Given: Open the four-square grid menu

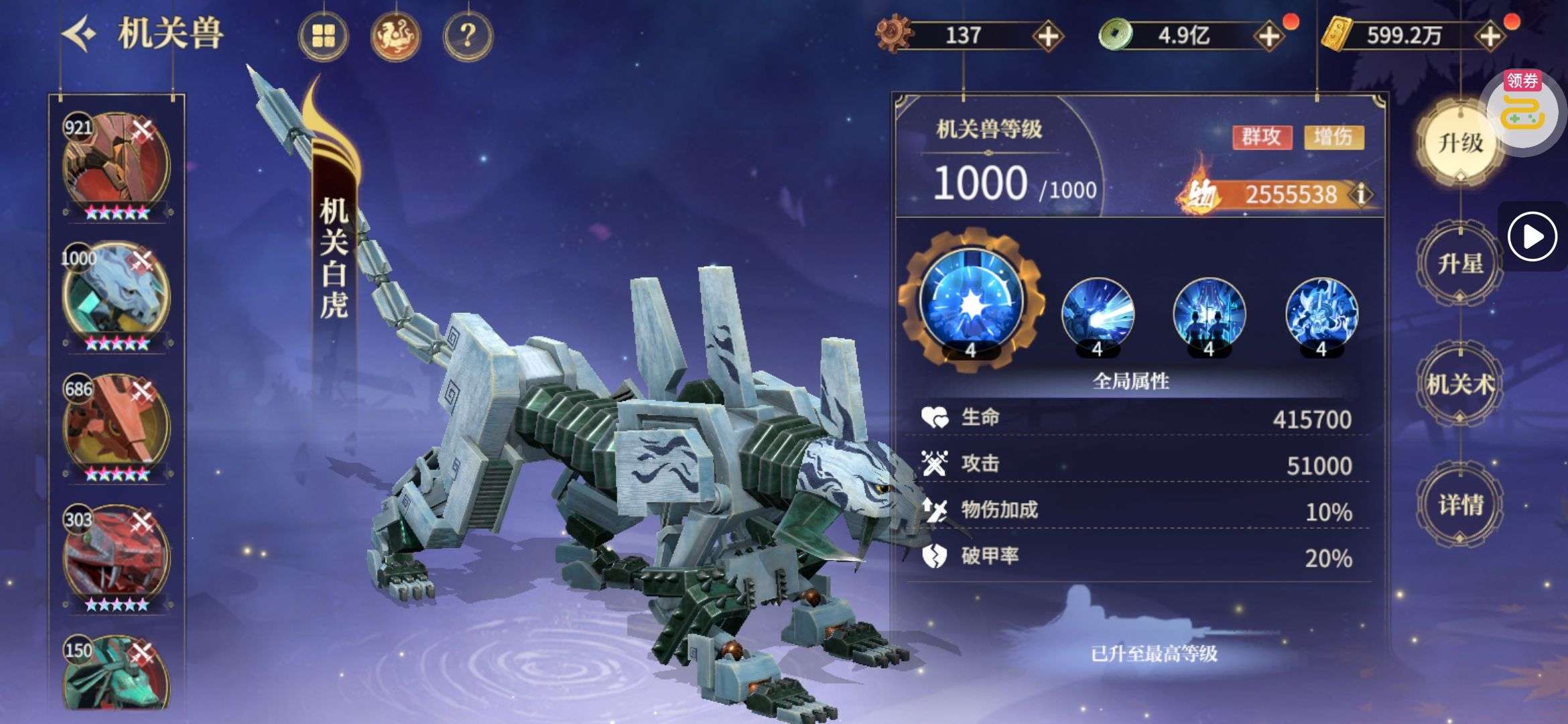Looking at the screenshot, I should 323,36.
